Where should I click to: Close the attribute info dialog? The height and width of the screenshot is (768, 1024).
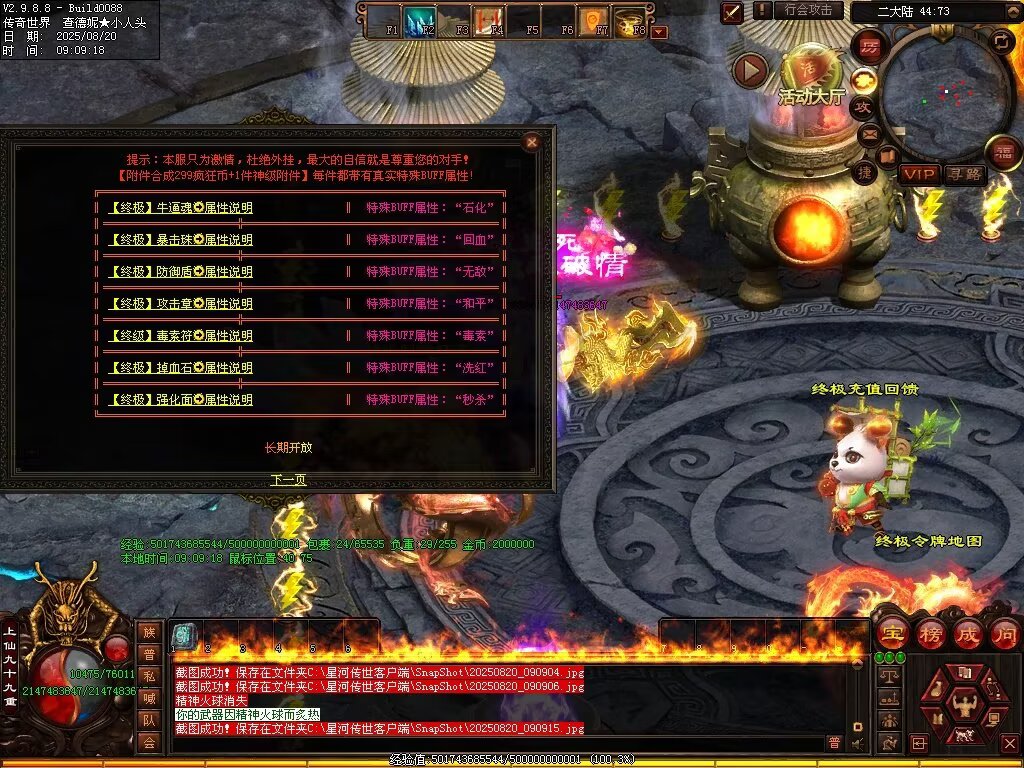532,142
